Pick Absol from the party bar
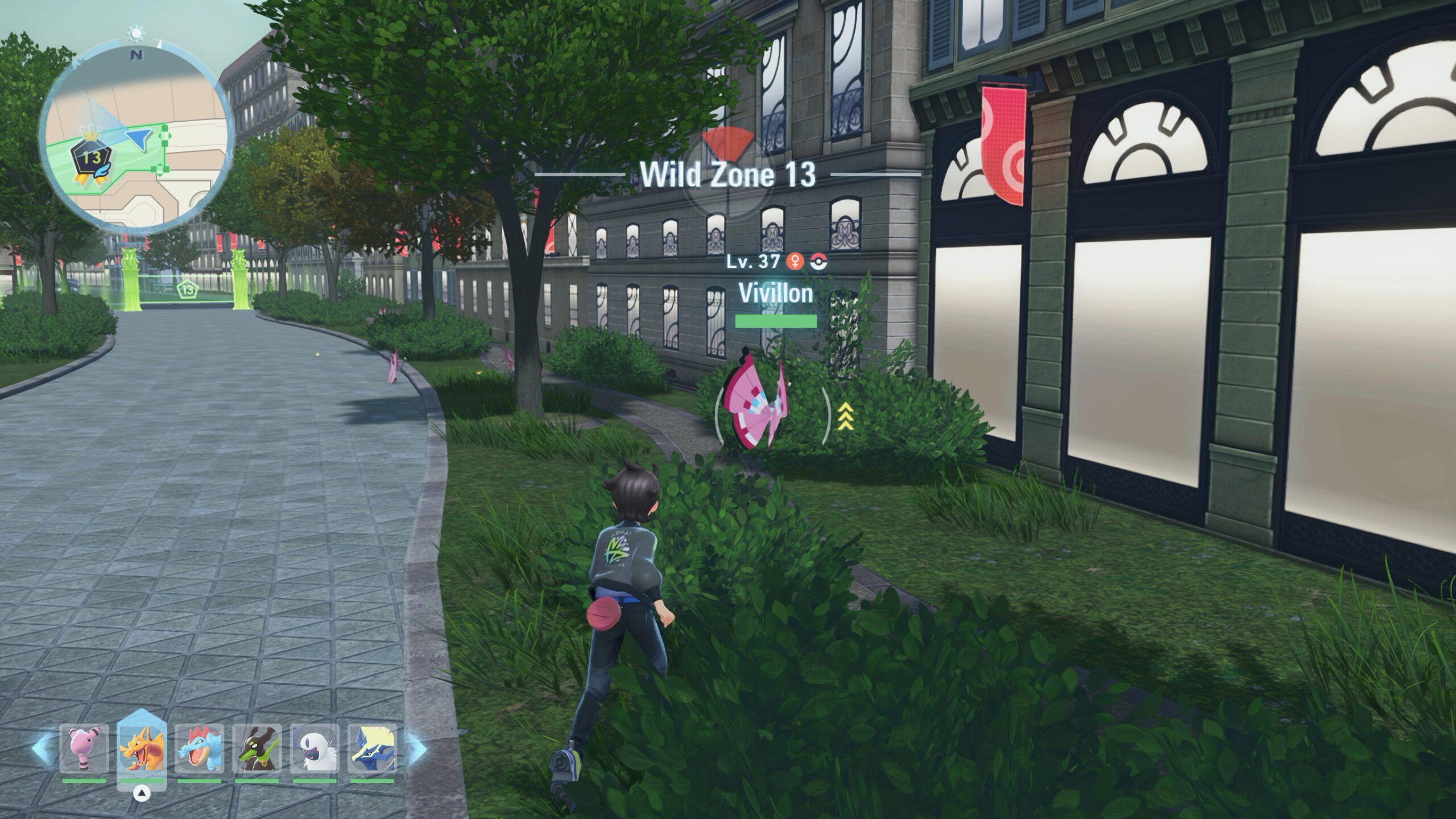1456x819 pixels. tap(315, 748)
